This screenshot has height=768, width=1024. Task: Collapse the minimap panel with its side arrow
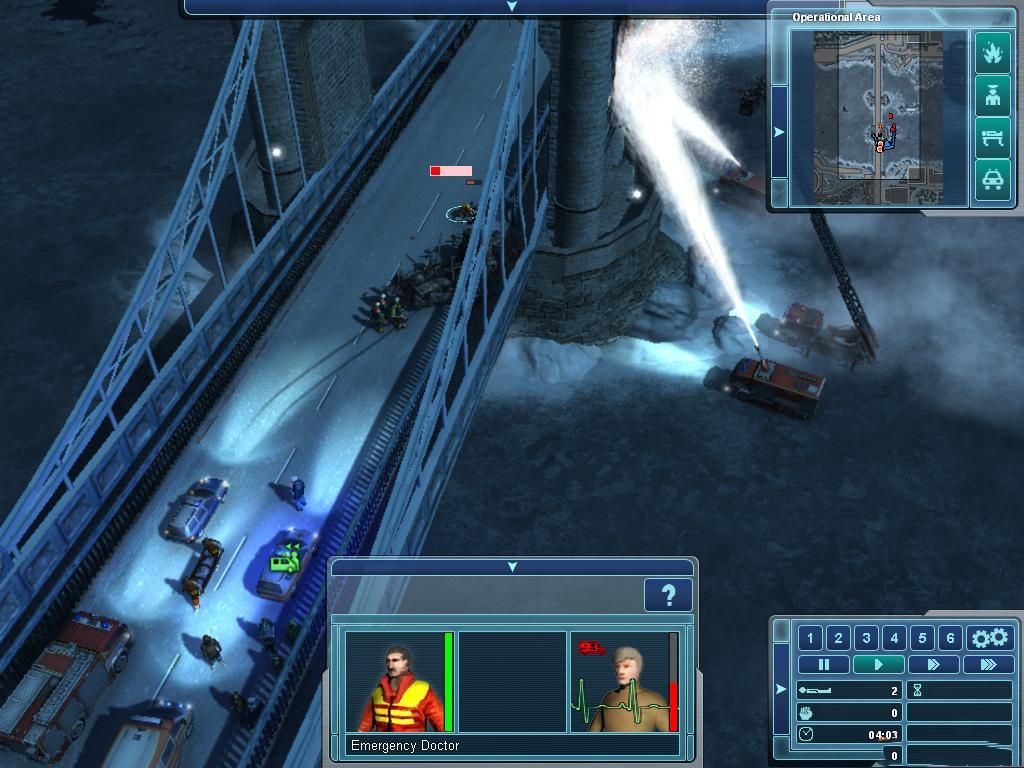(779, 132)
